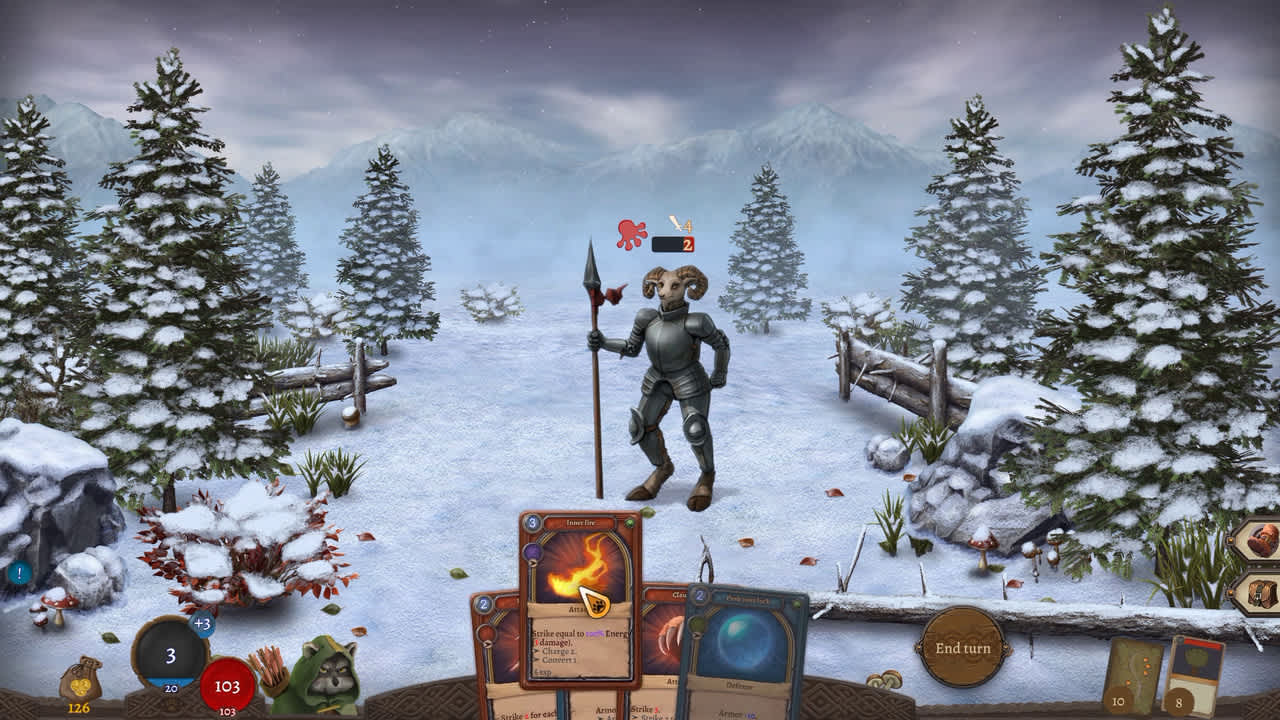Image resolution: width=1280 pixels, height=720 pixels.
Task: Click the purple gem on the Inner Fire card
Action: point(533,551)
